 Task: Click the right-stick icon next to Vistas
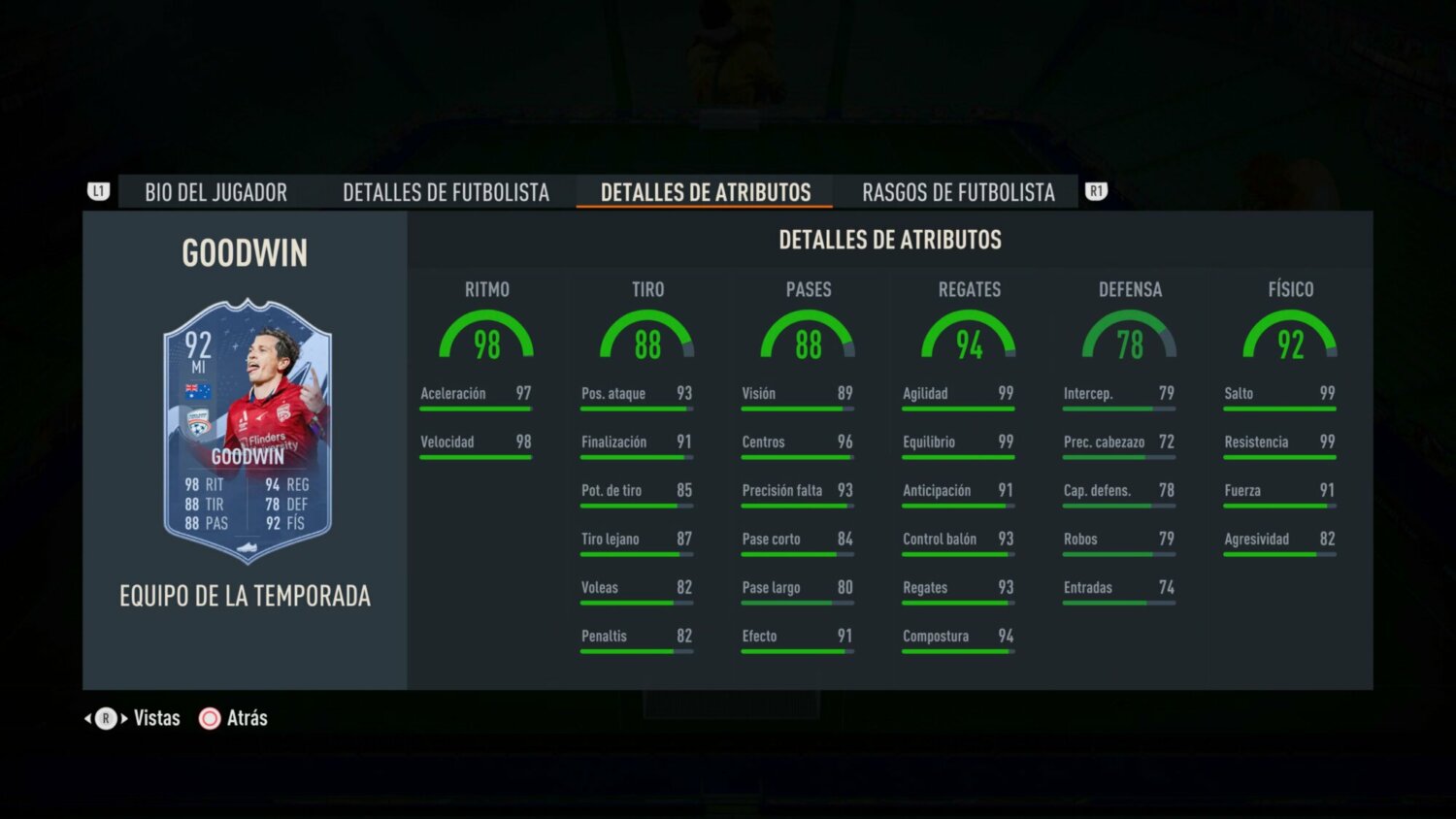click(104, 718)
